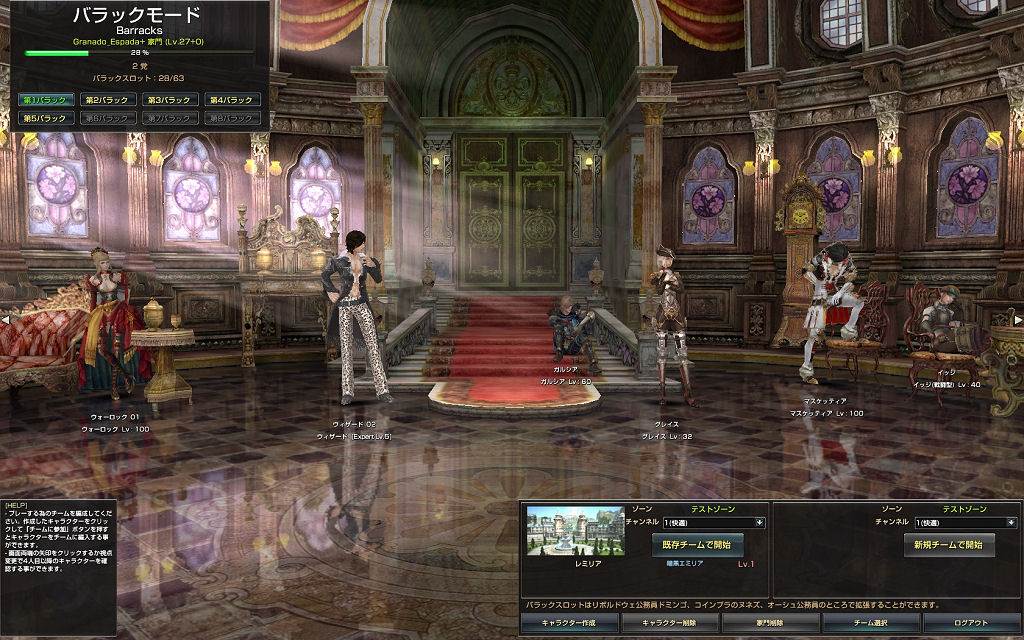This screenshot has height=640, width=1024.
Task: Select the レミリア zone thumbnail
Action: click(575, 530)
